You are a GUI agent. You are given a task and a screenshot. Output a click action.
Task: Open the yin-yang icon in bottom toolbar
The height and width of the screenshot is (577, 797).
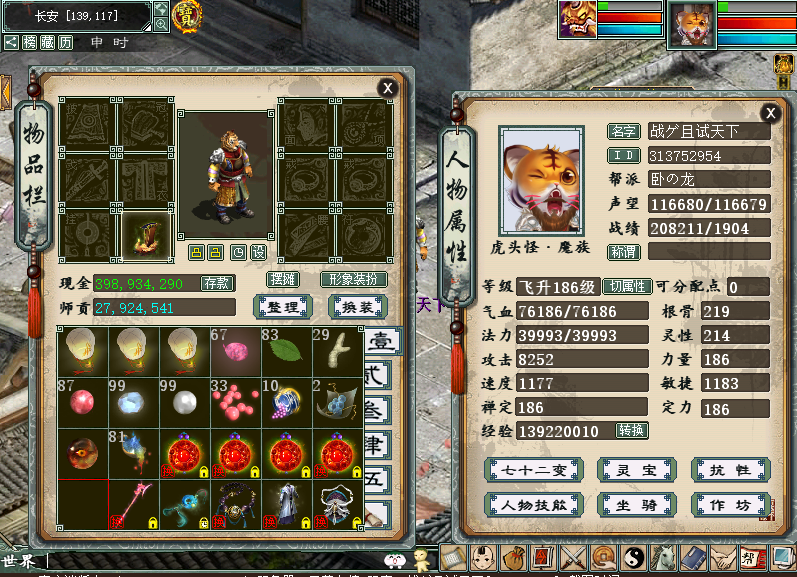634,558
